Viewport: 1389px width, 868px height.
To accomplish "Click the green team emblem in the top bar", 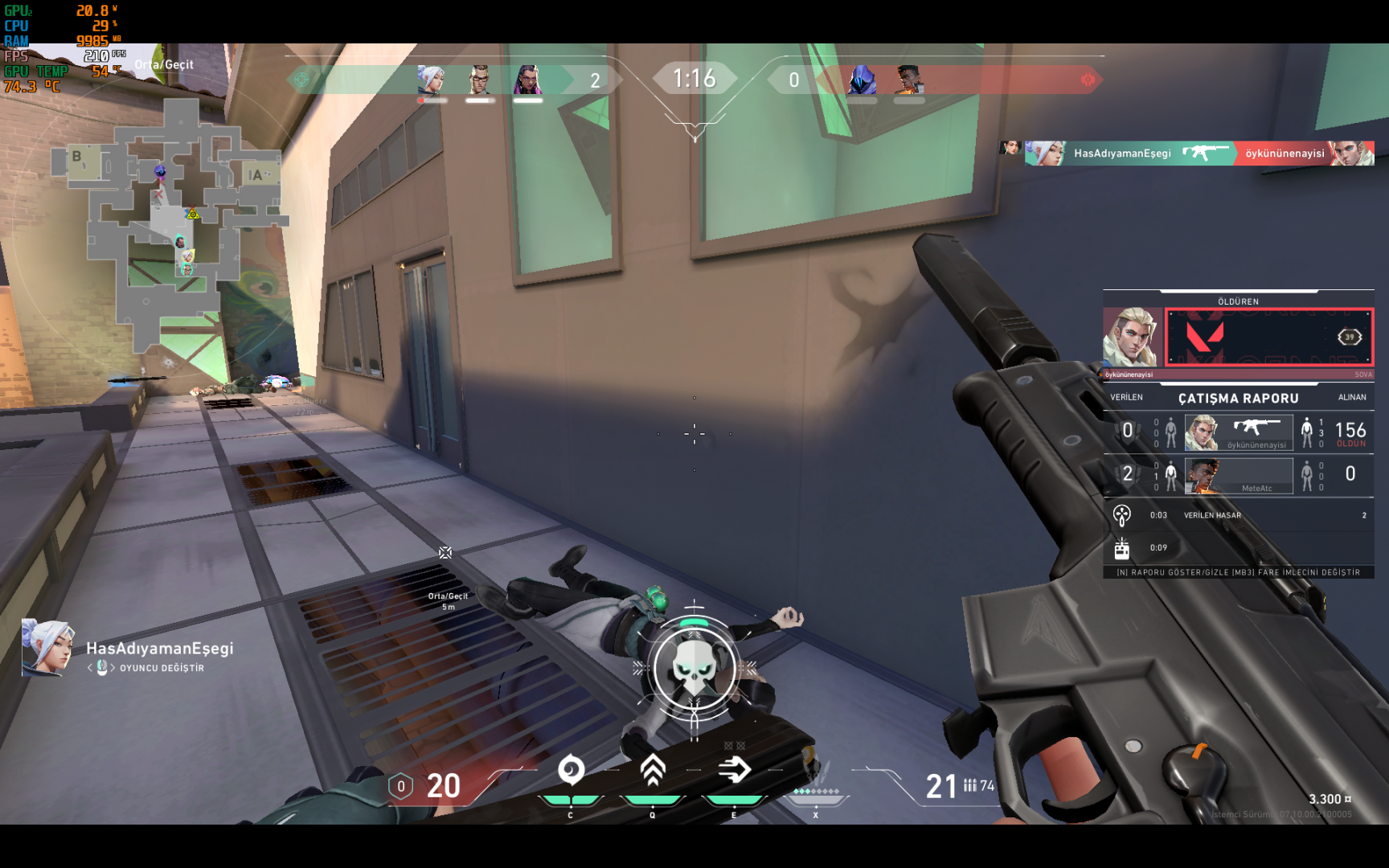I will [302, 79].
